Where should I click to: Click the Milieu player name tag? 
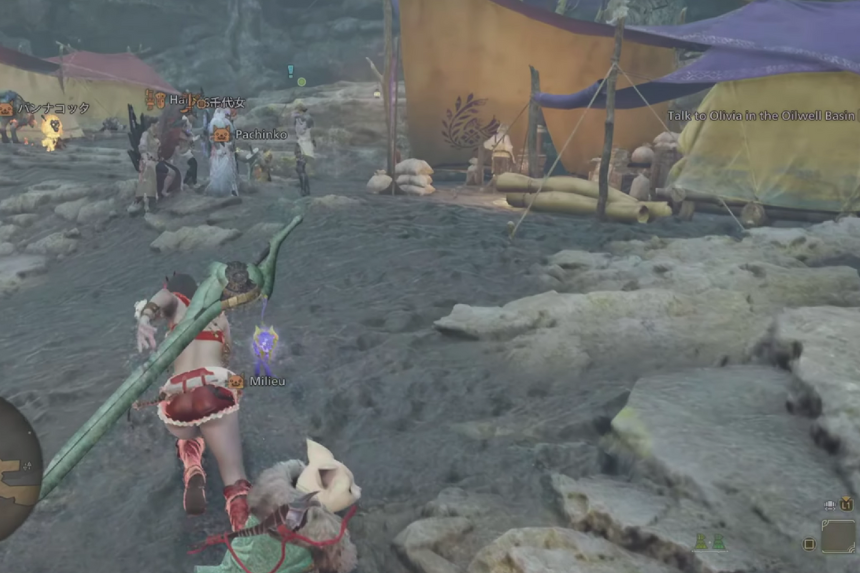pos(267,381)
